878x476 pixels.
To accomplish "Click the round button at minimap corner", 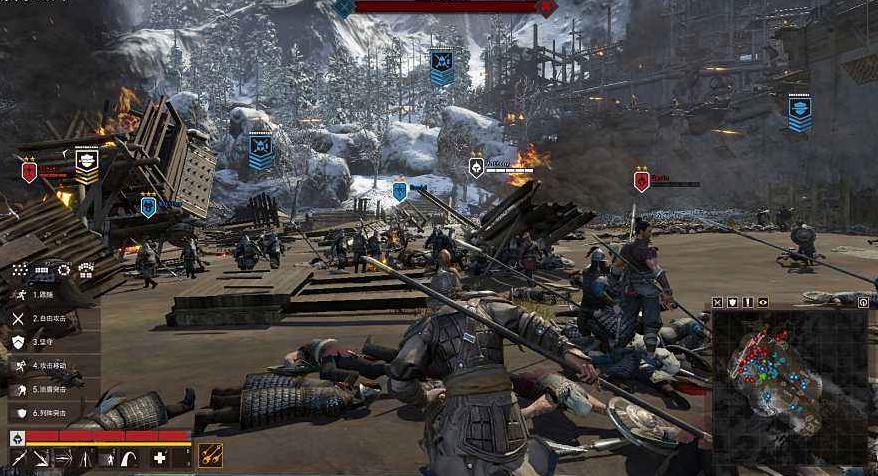I will (862, 302).
